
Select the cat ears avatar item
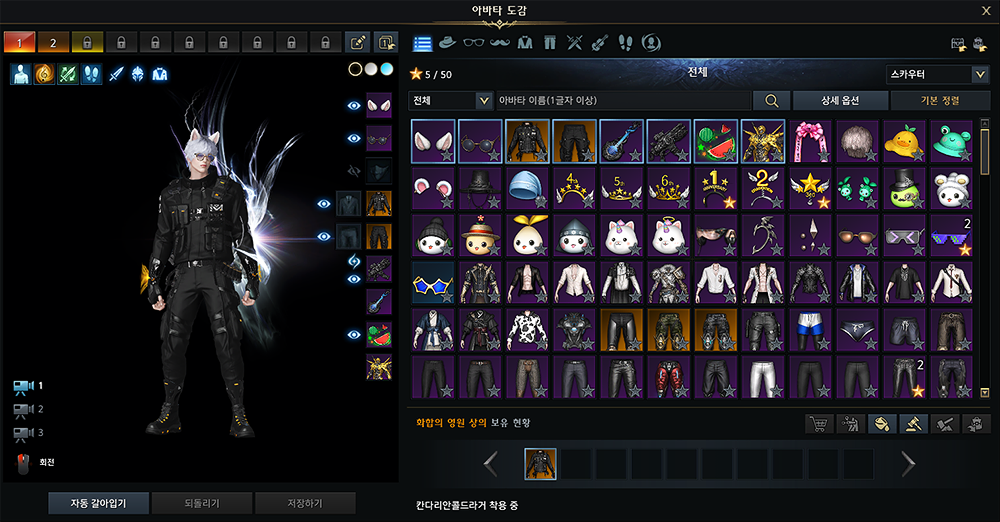click(432, 141)
